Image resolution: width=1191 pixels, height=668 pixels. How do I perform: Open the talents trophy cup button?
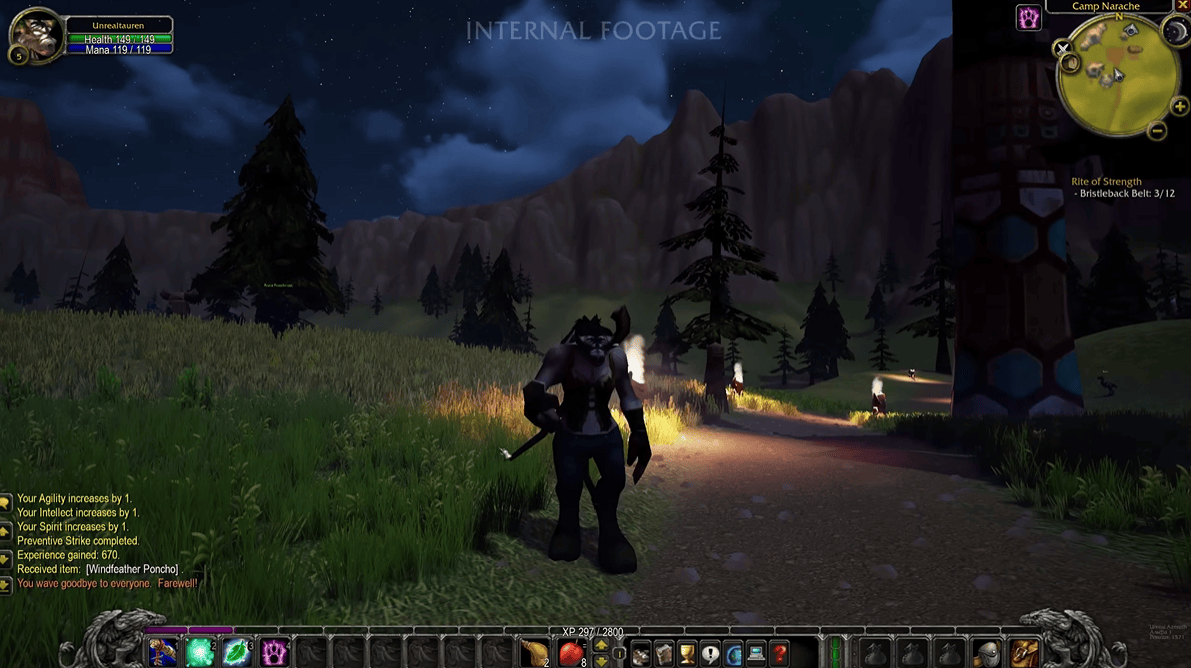[687, 654]
